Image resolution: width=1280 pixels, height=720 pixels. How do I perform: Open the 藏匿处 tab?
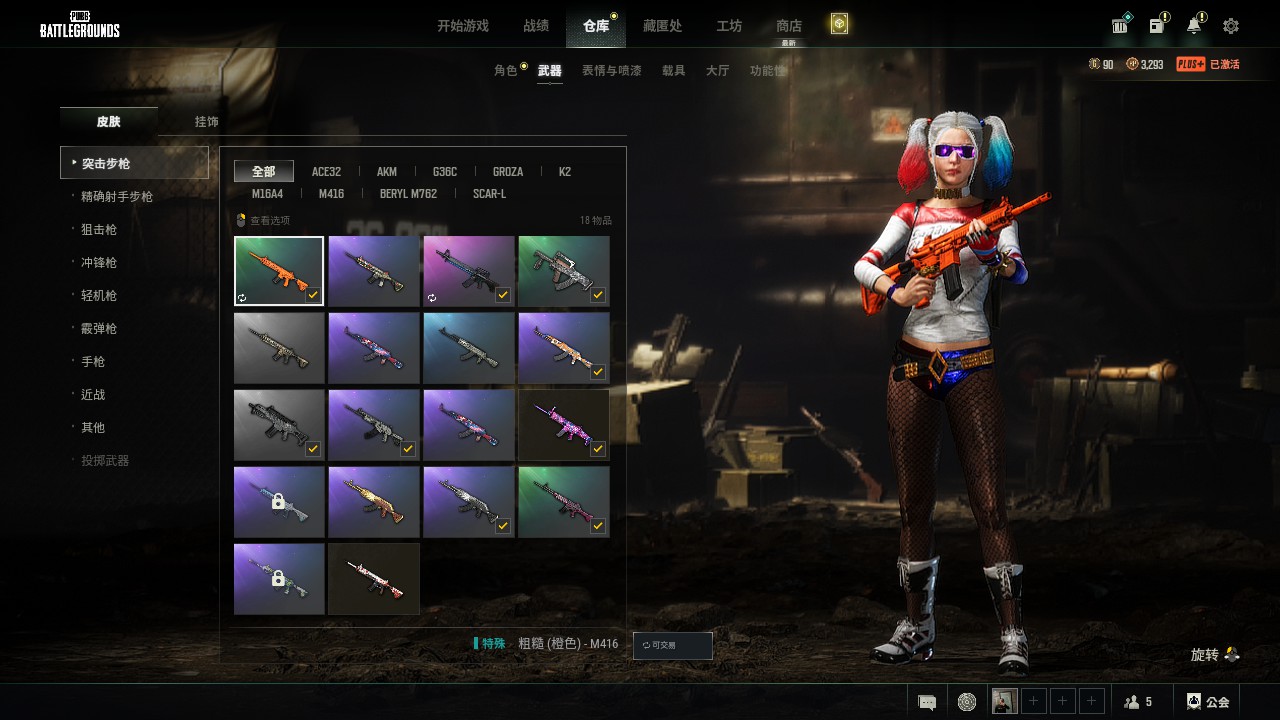coord(661,26)
